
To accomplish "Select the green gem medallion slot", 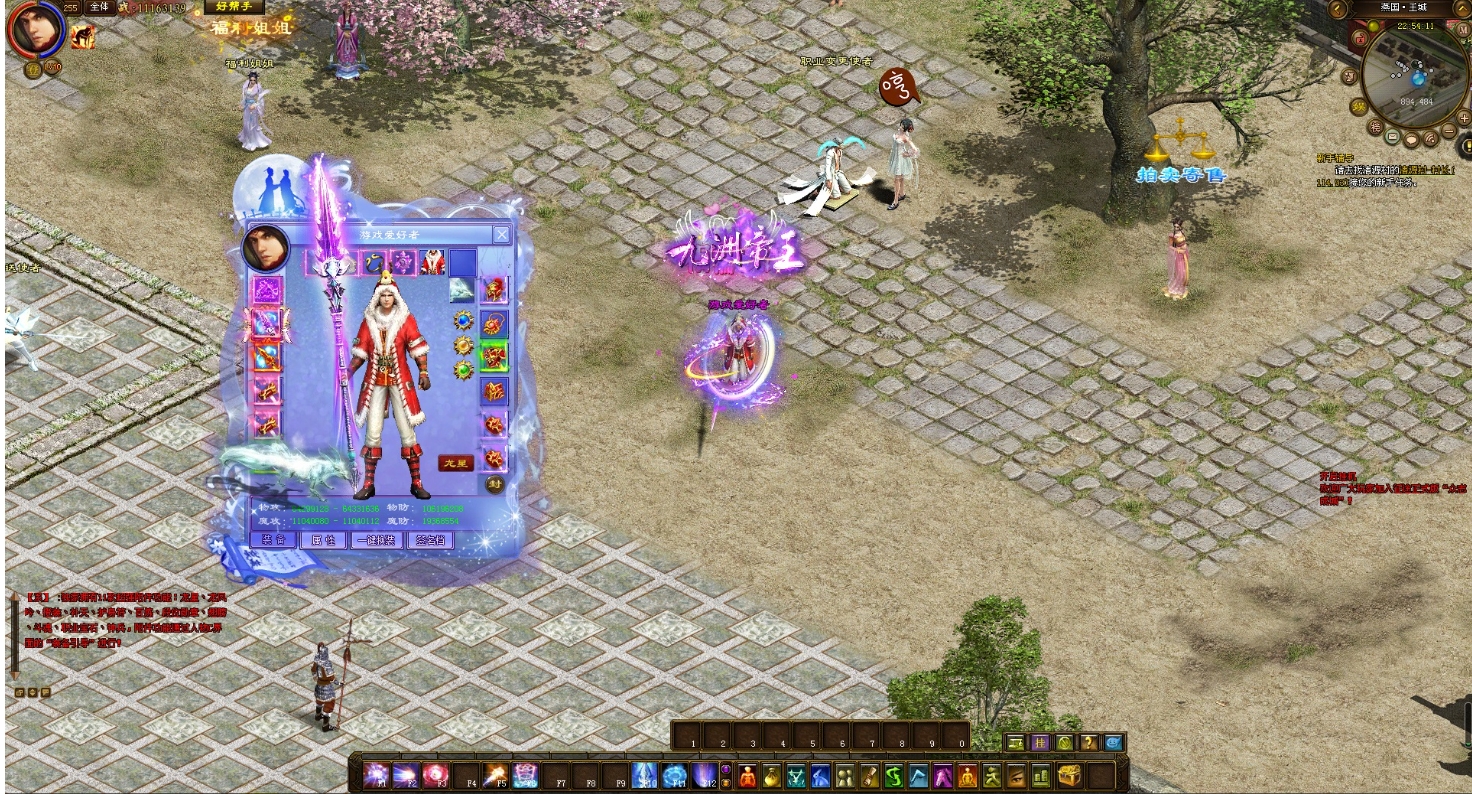I will coord(463,370).
